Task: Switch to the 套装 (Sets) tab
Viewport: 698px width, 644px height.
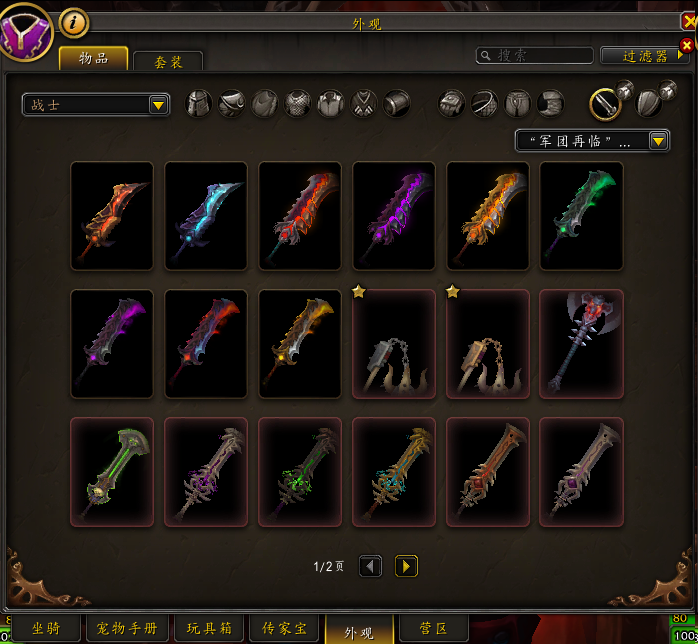Action: point(168,61)
